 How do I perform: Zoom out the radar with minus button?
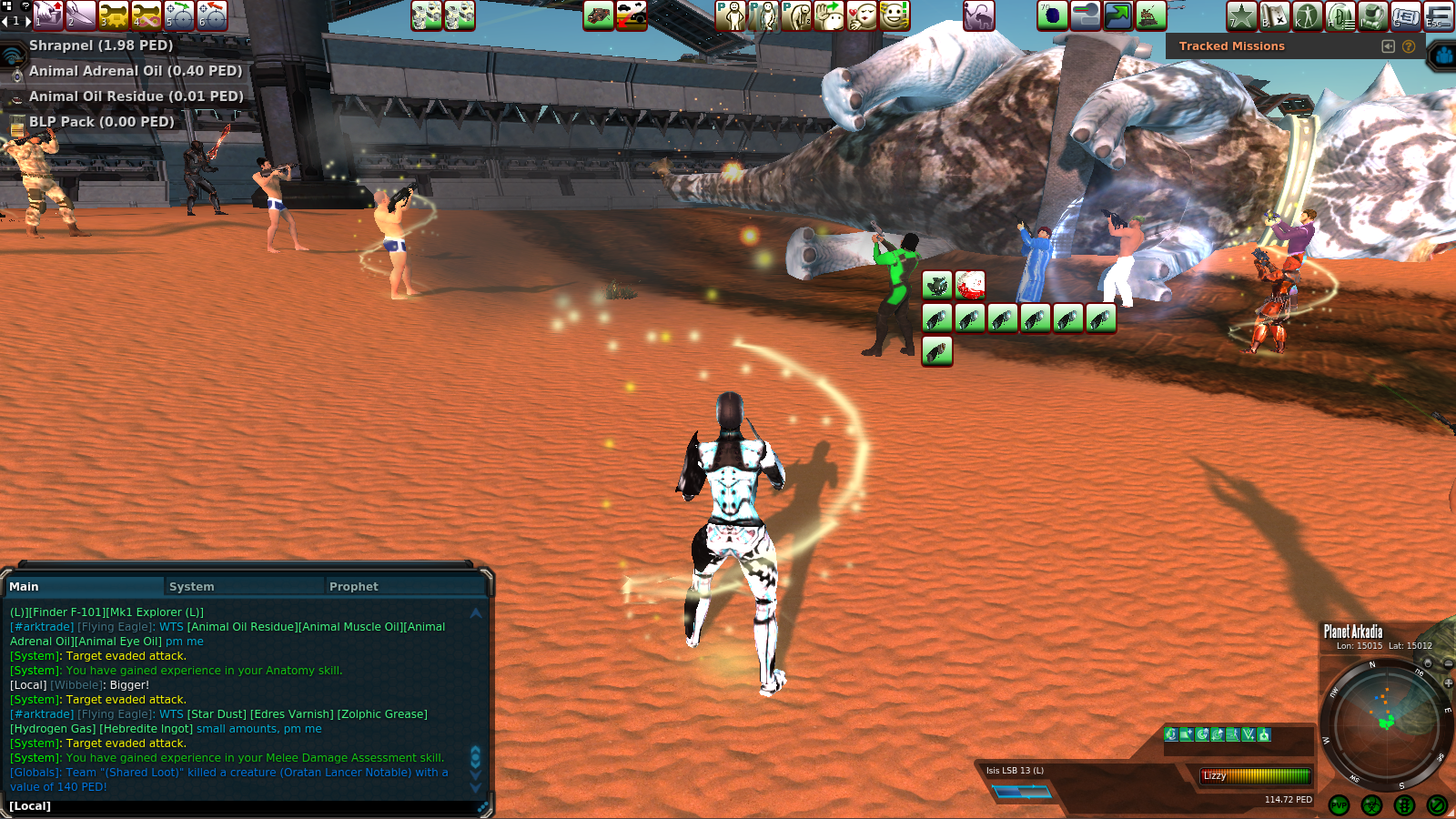1448,663
